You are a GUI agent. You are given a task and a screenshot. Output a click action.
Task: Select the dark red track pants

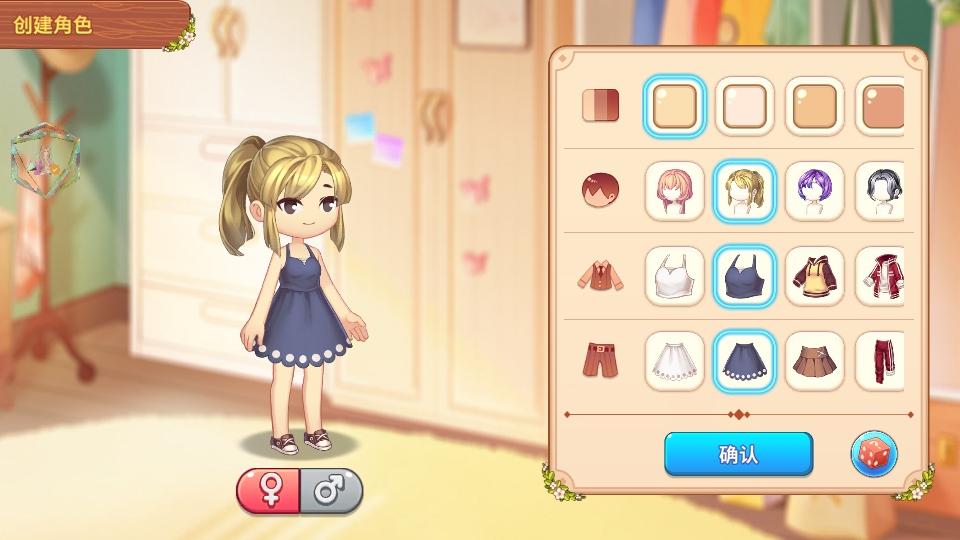[880, 361]
